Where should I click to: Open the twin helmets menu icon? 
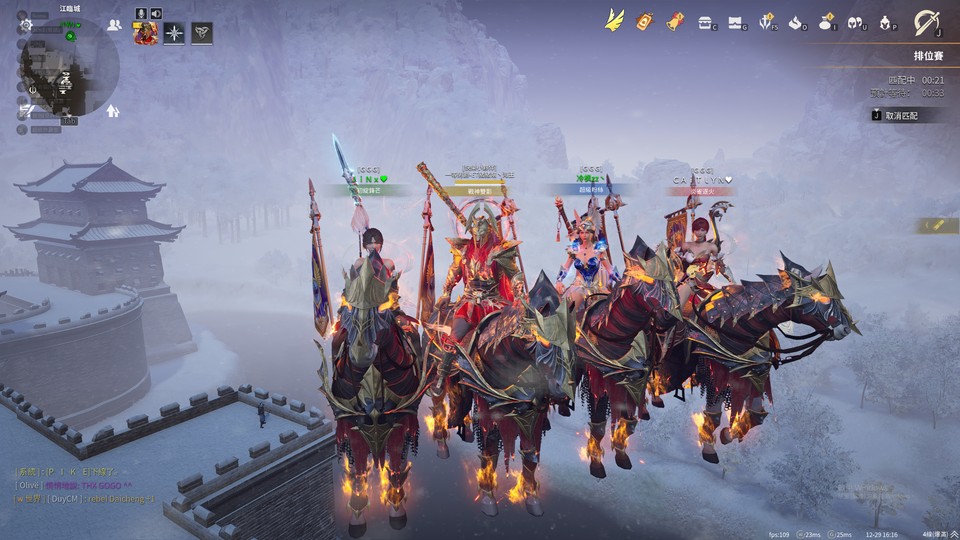point(856,21)
